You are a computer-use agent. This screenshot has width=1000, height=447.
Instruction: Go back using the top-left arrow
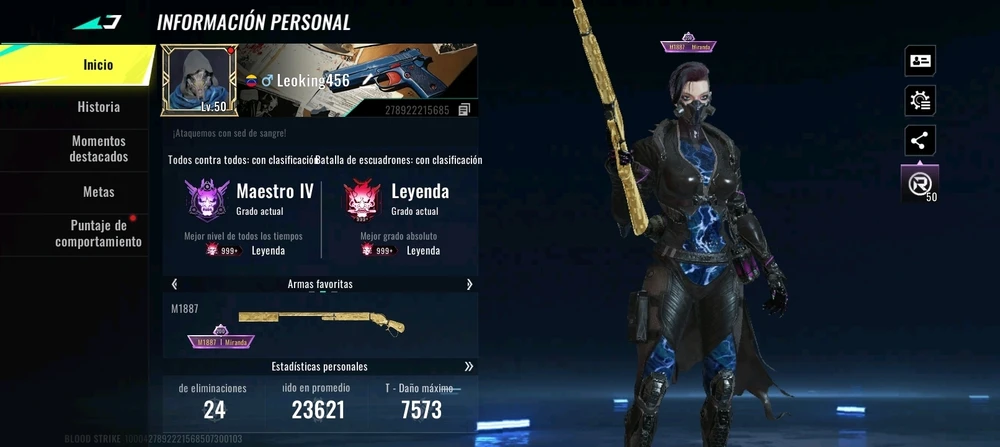(97, 22)
